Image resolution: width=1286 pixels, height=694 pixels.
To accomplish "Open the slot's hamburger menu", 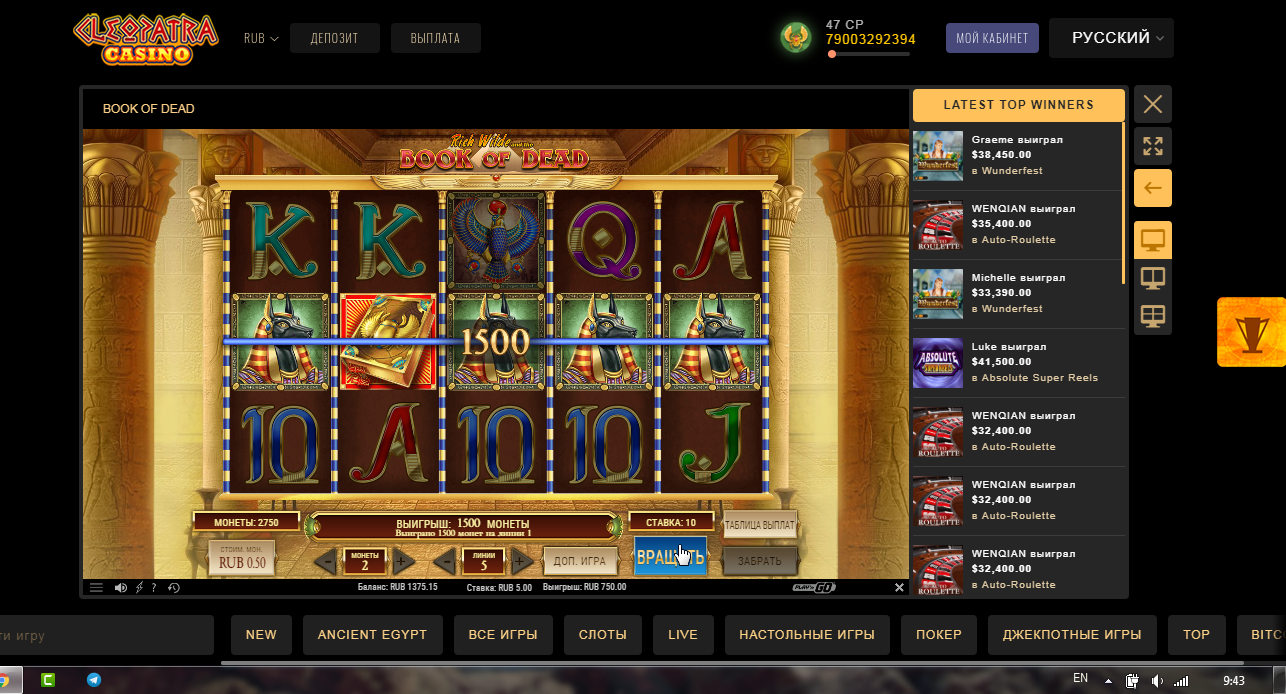I will [x=96, y=588].
